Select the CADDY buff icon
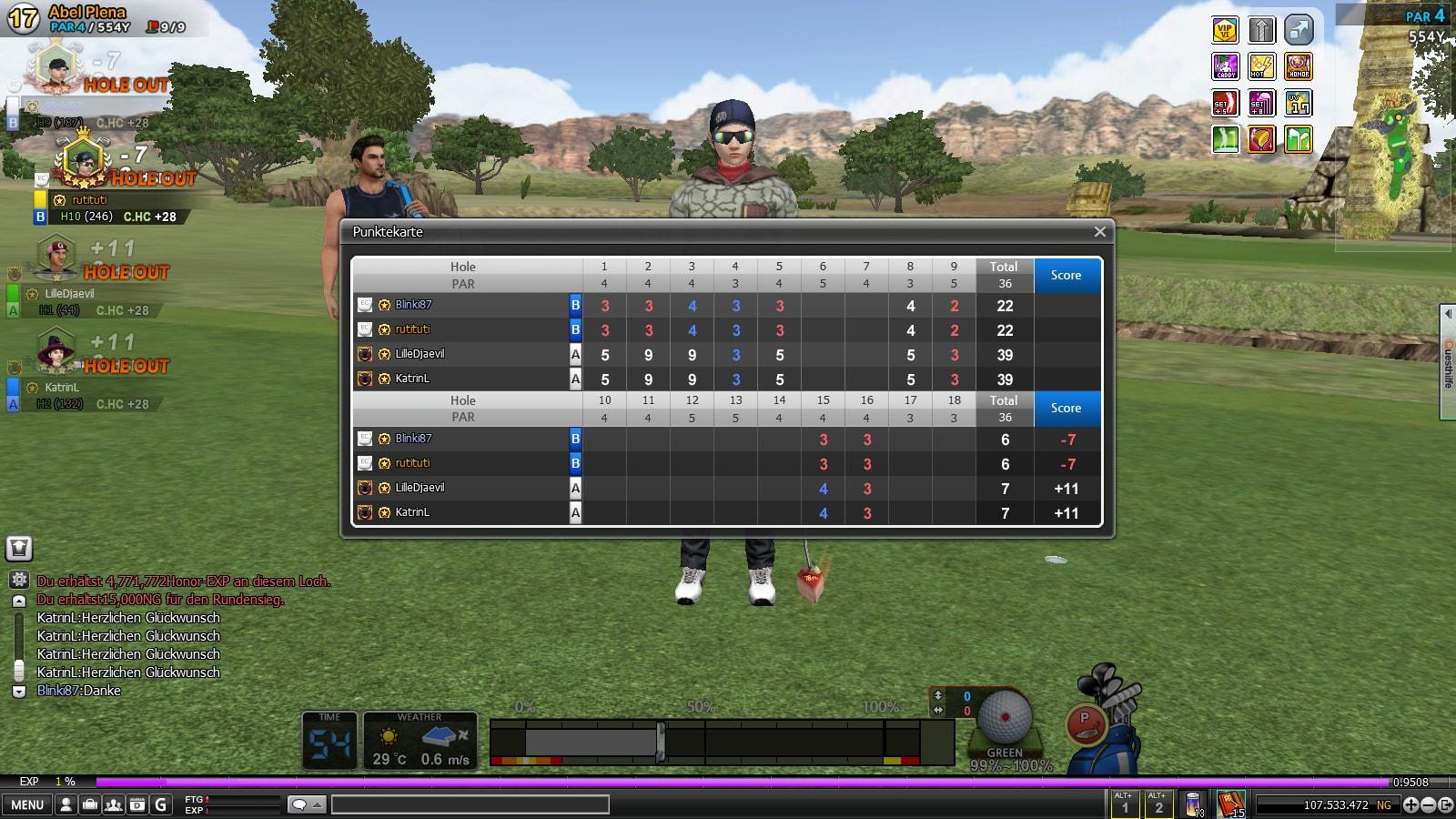This screenshot has height=819, width=1456. [1226, 66]
